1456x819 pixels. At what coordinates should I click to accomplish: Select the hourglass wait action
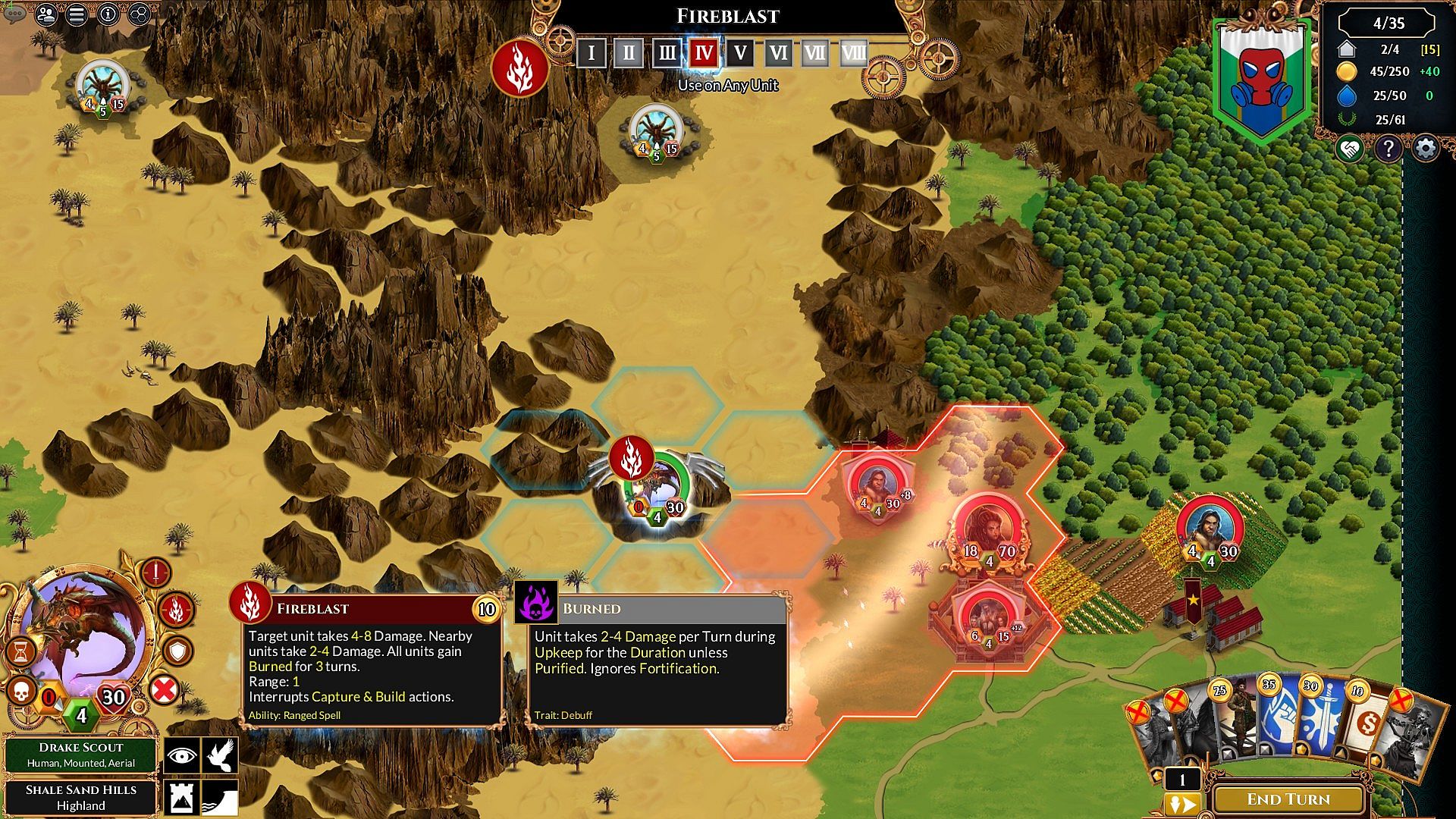[x=21, y=651]
